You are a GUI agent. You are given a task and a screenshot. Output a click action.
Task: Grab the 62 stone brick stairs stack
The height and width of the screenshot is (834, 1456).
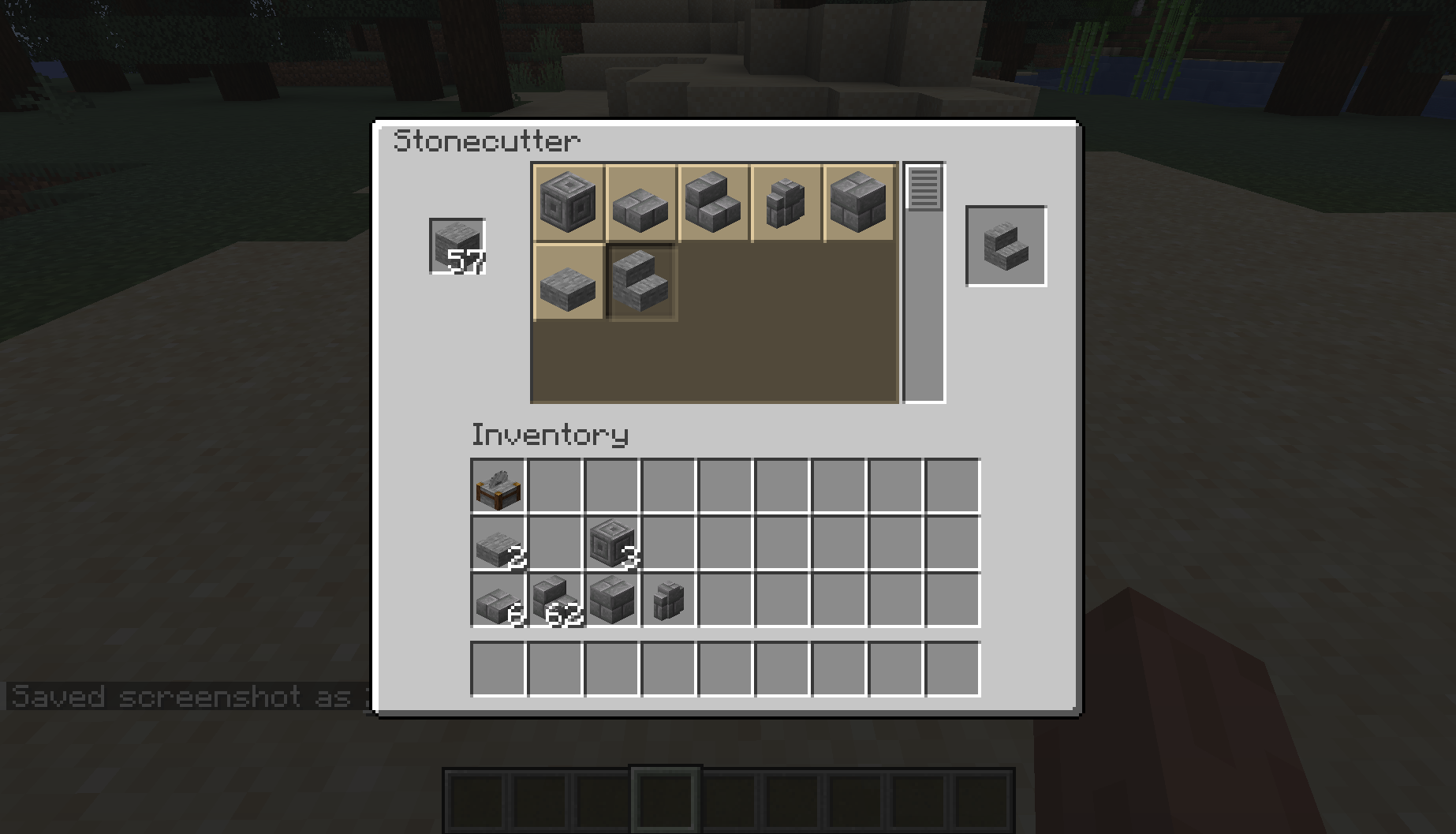(554, 602)
